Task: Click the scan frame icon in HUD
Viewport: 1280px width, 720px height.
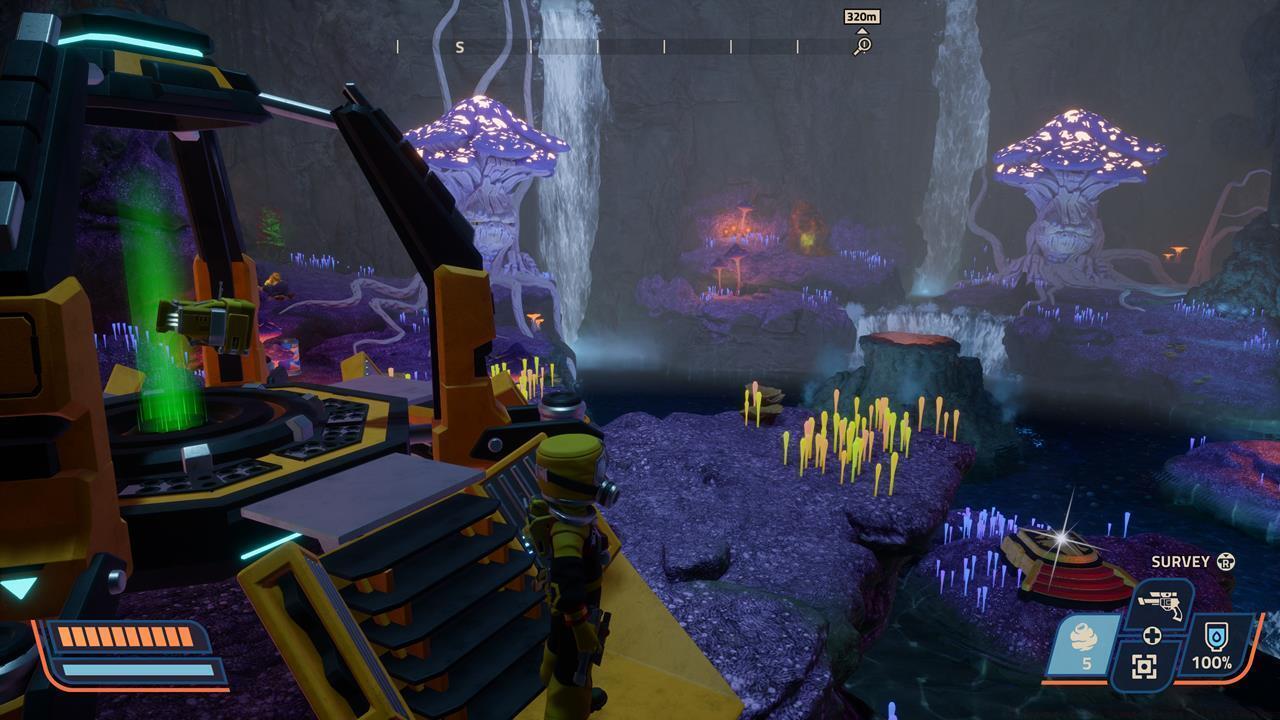Action: tap(1144, 666)
